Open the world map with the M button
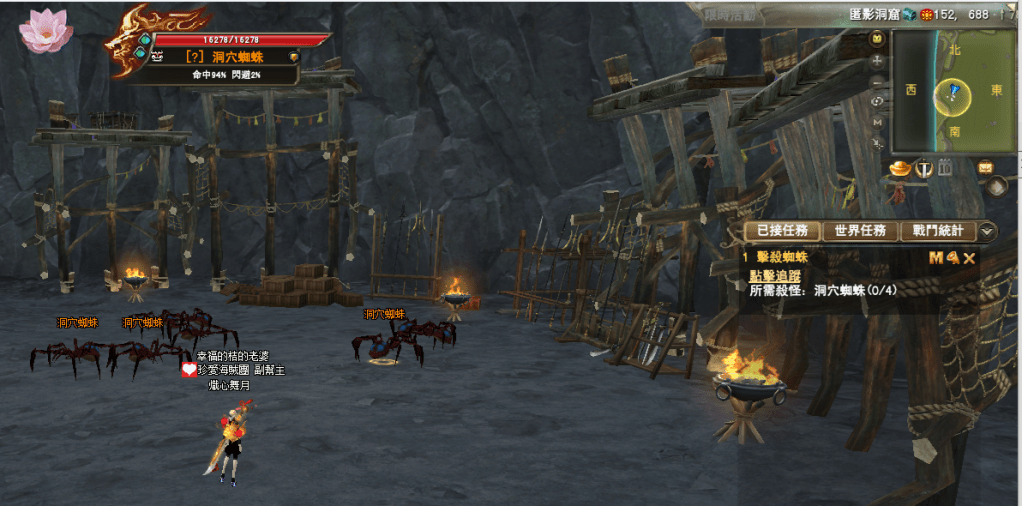This screenshot has width=1022, height=506. point(878,122)
